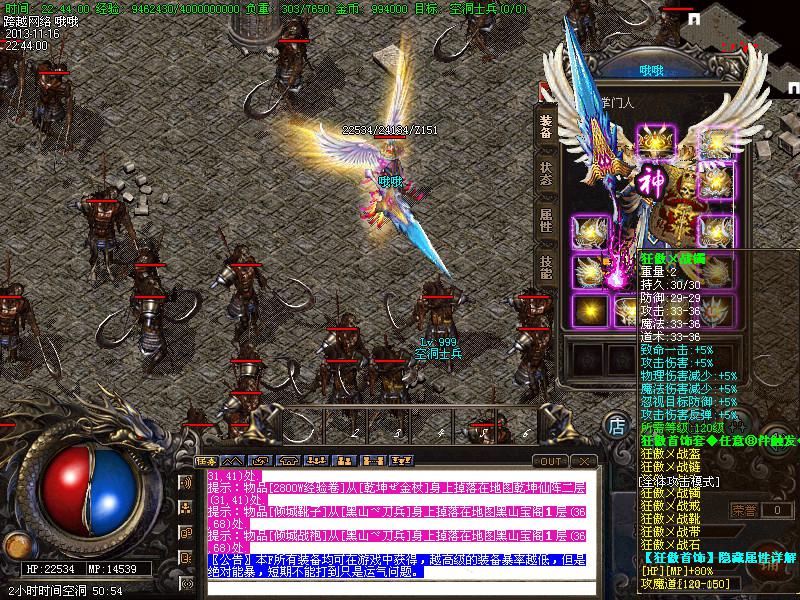Click the OUT button above the chat

tap(550, 461)
